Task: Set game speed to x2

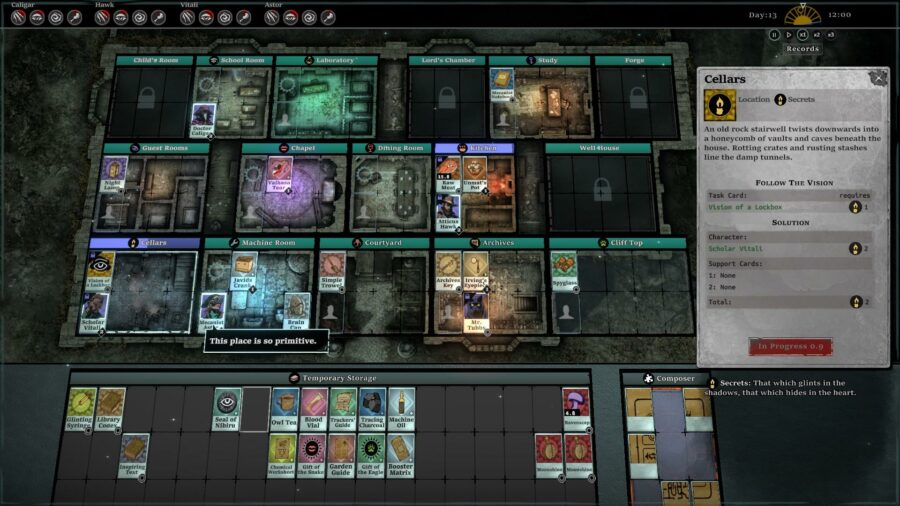Action: (x=816, y=35)
